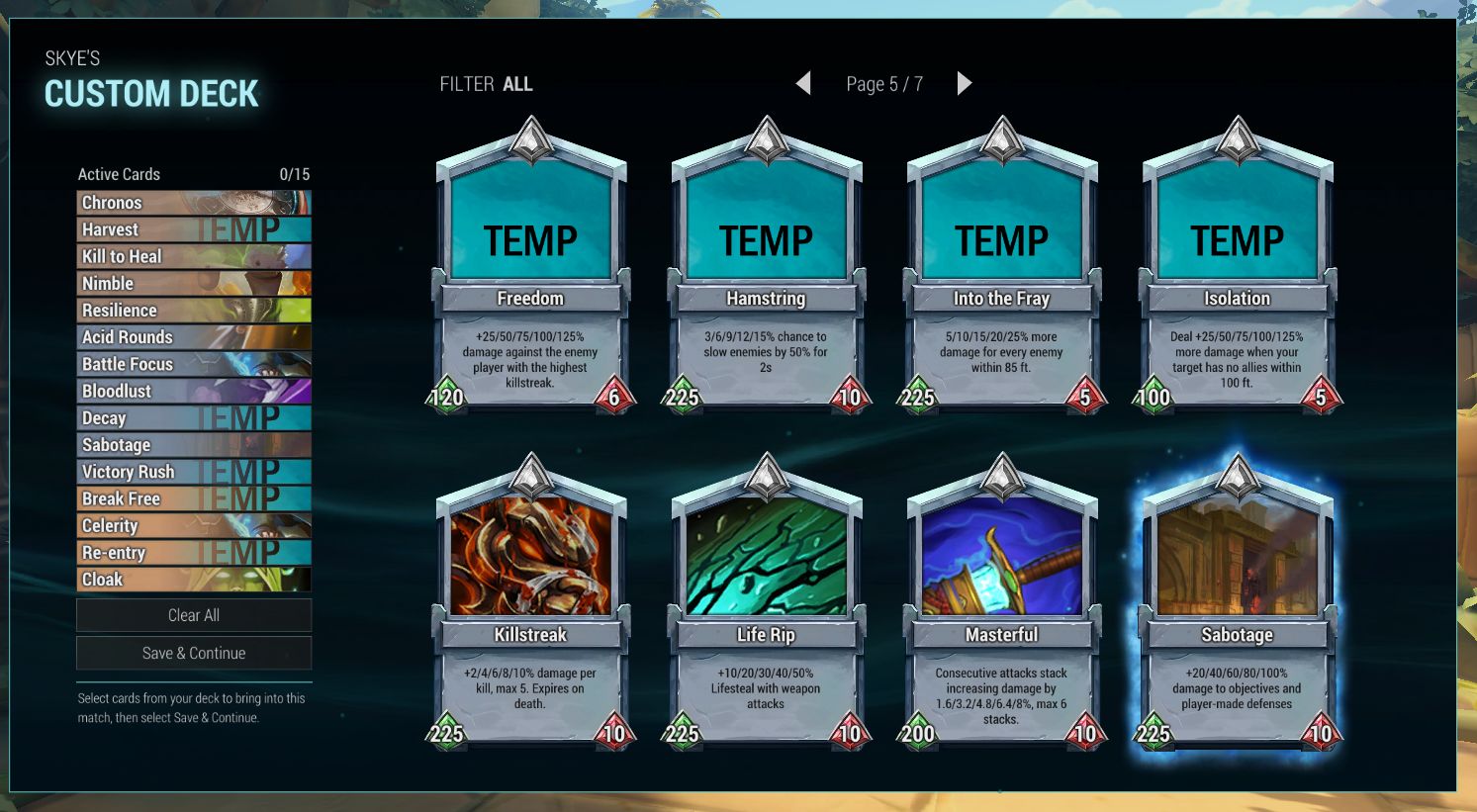Viewport: 1477px width, 812px height.
Task: Select the Masterful card
Action: (1002, 603)
